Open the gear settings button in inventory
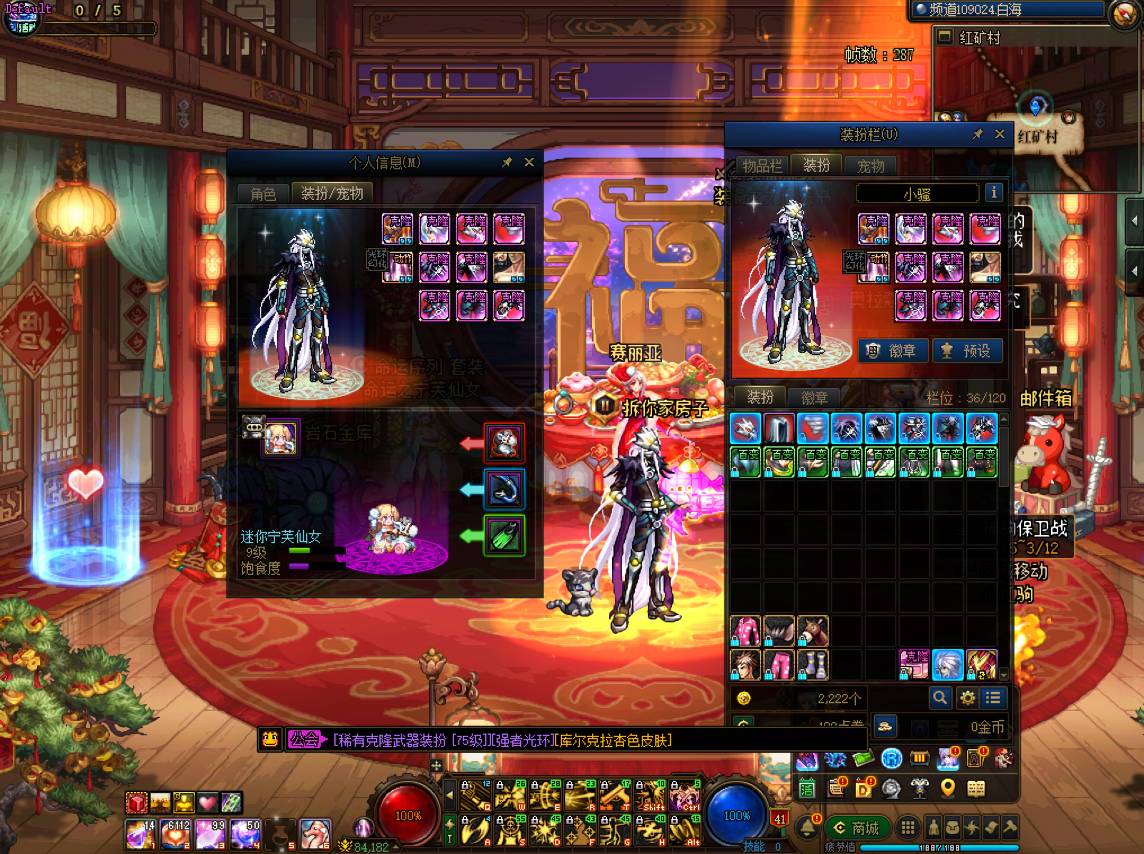The height and width of the screenshot is (854, 1144). click(x=967, y=698)
